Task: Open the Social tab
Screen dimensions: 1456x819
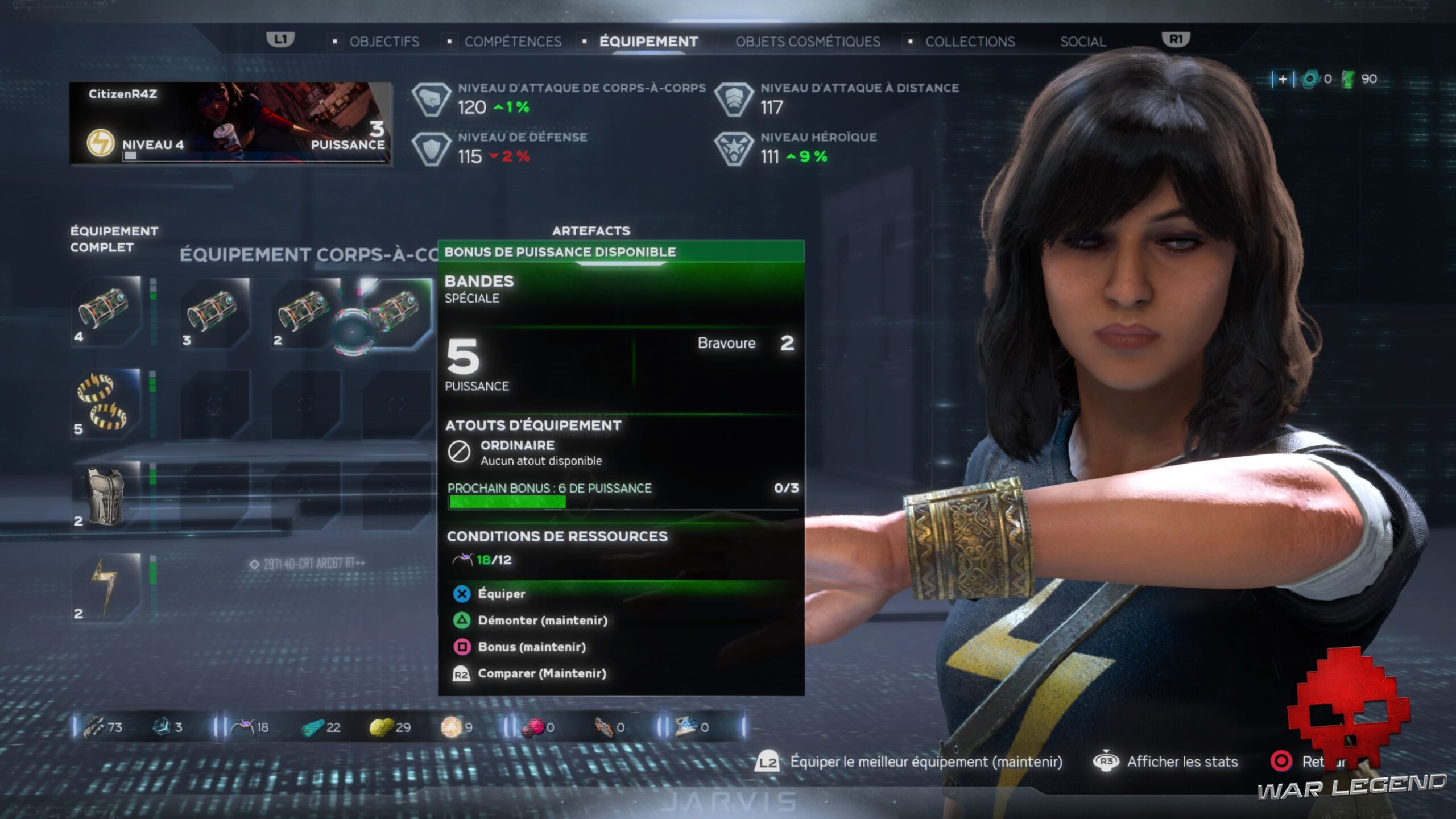Action: click(1083, 42)
